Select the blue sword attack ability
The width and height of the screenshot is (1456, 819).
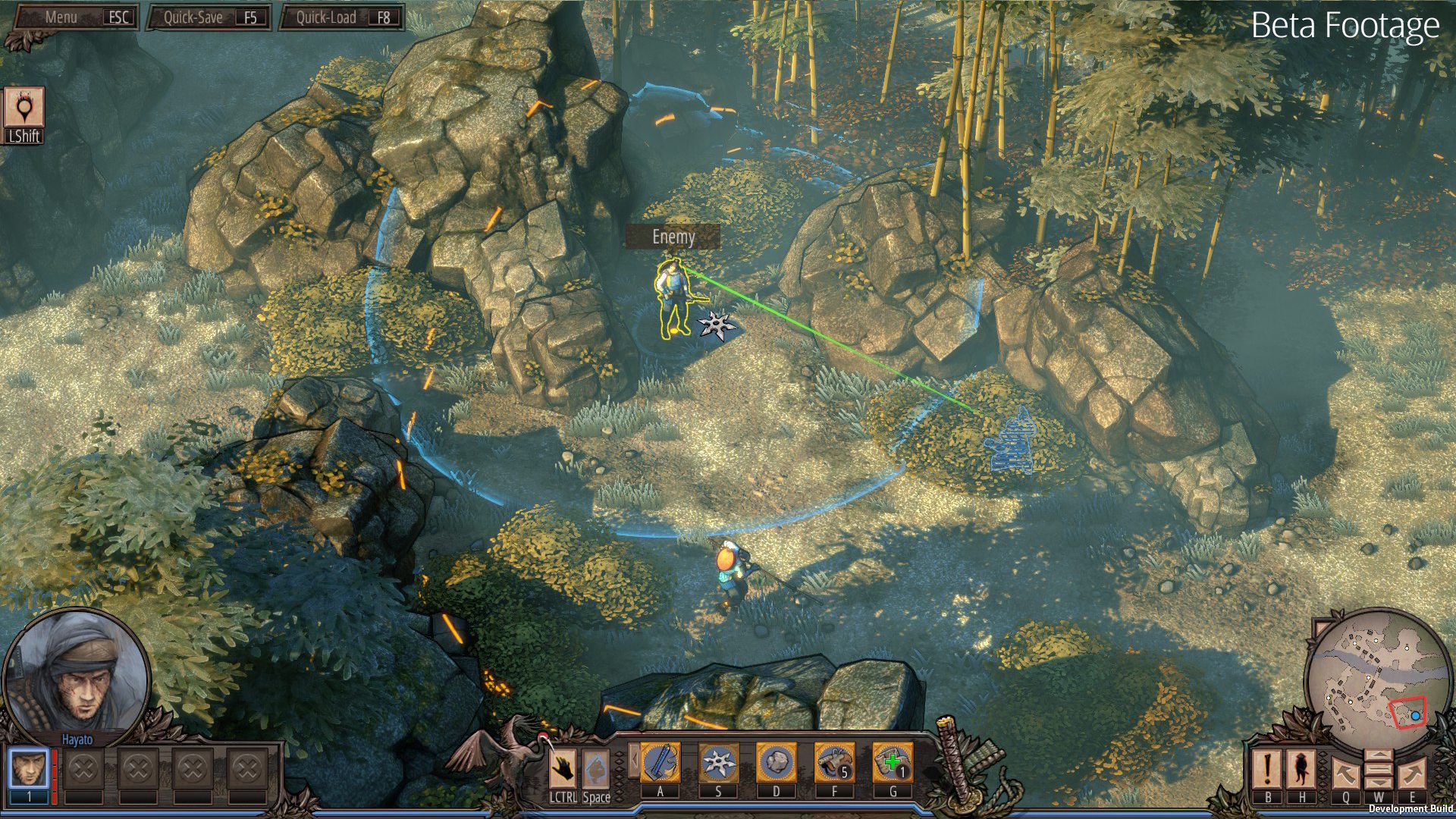[x=660, y=762]
